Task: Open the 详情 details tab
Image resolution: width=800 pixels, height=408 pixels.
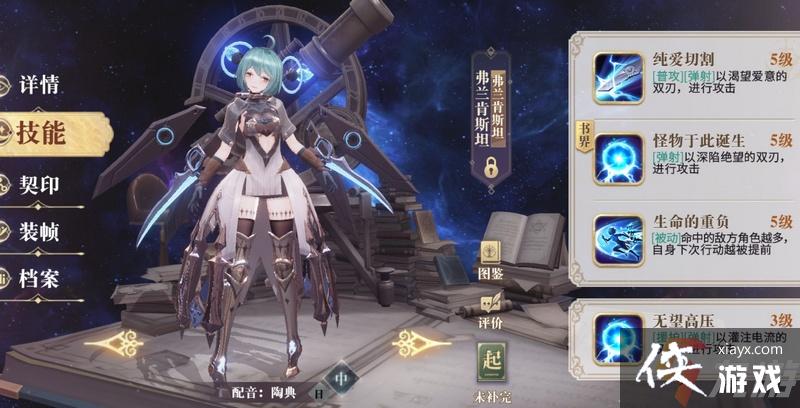Action: [40, 85]
